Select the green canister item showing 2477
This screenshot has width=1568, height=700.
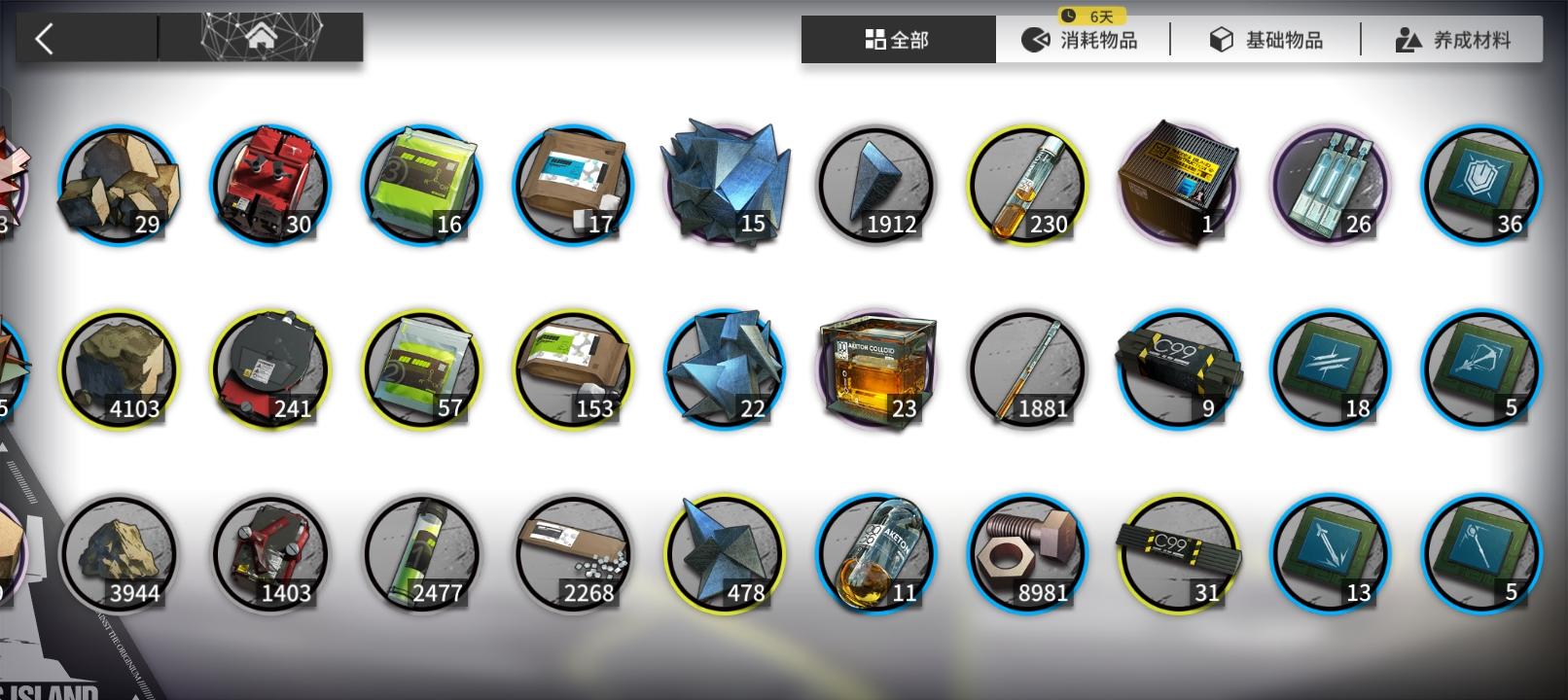(x=420, y=552)
